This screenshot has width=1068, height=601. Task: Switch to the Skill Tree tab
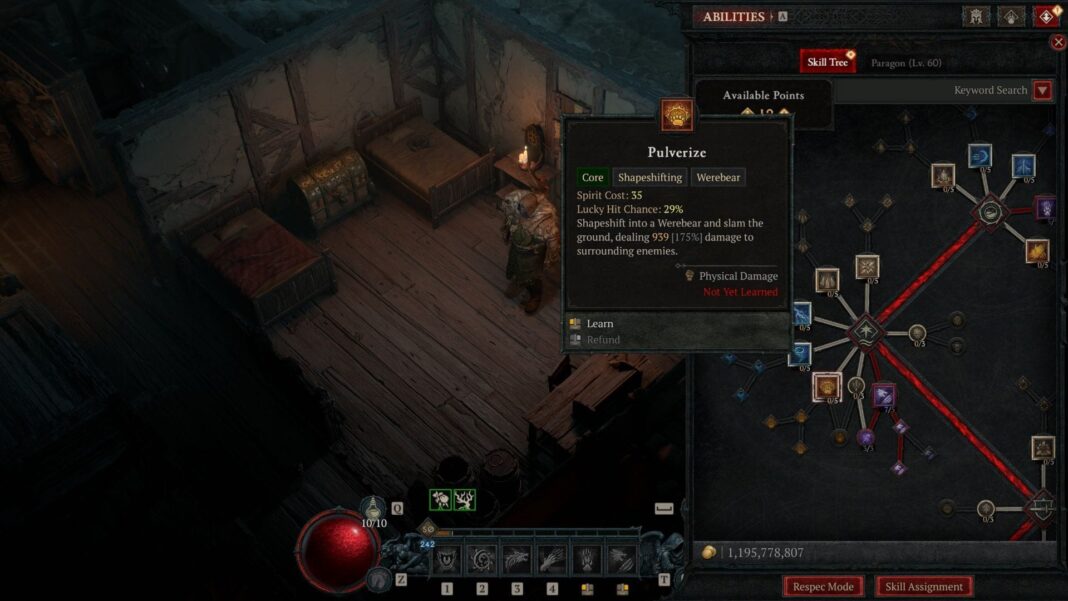827,62
